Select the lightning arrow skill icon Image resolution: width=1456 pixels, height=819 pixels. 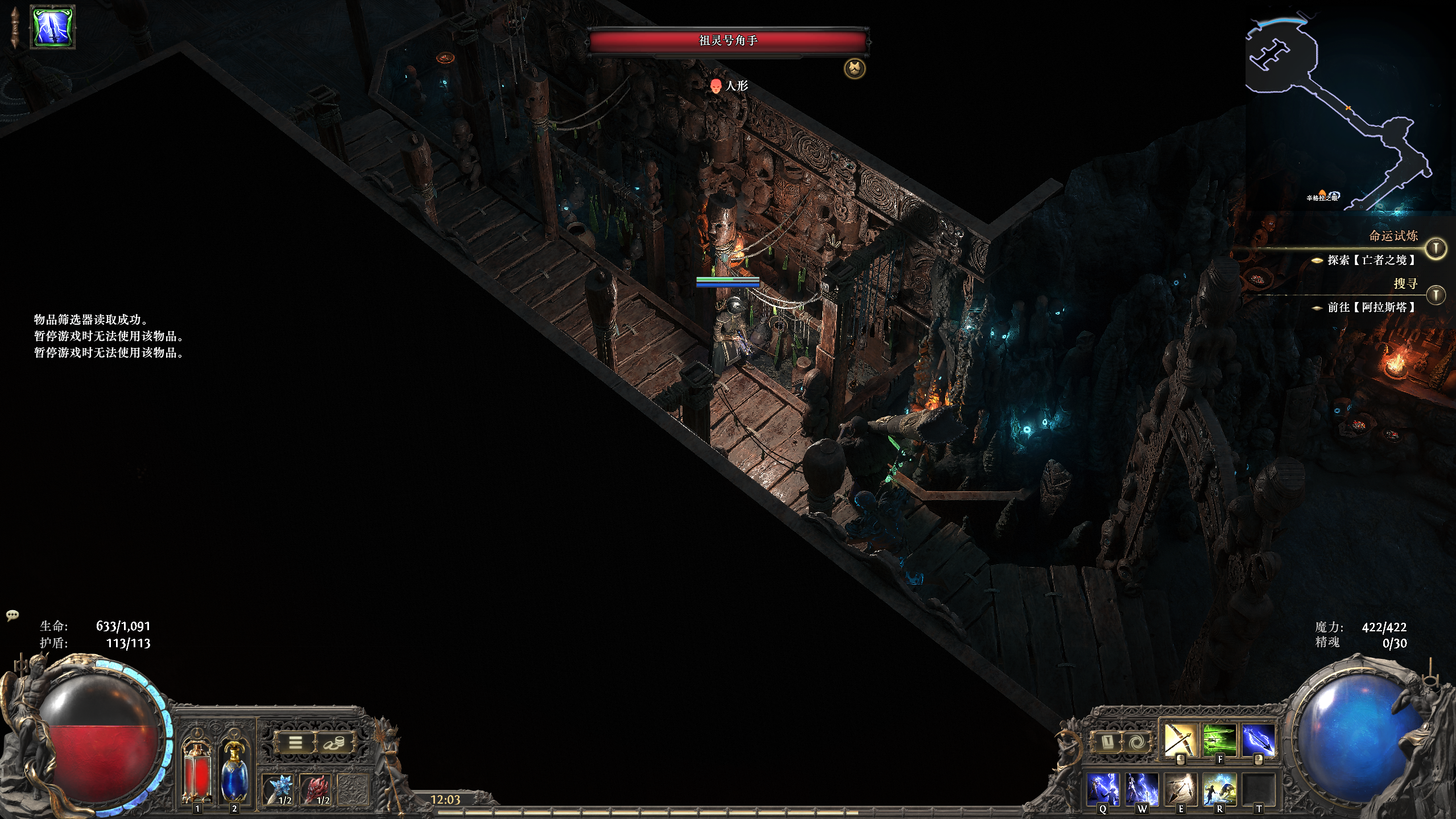(1258, 740)
